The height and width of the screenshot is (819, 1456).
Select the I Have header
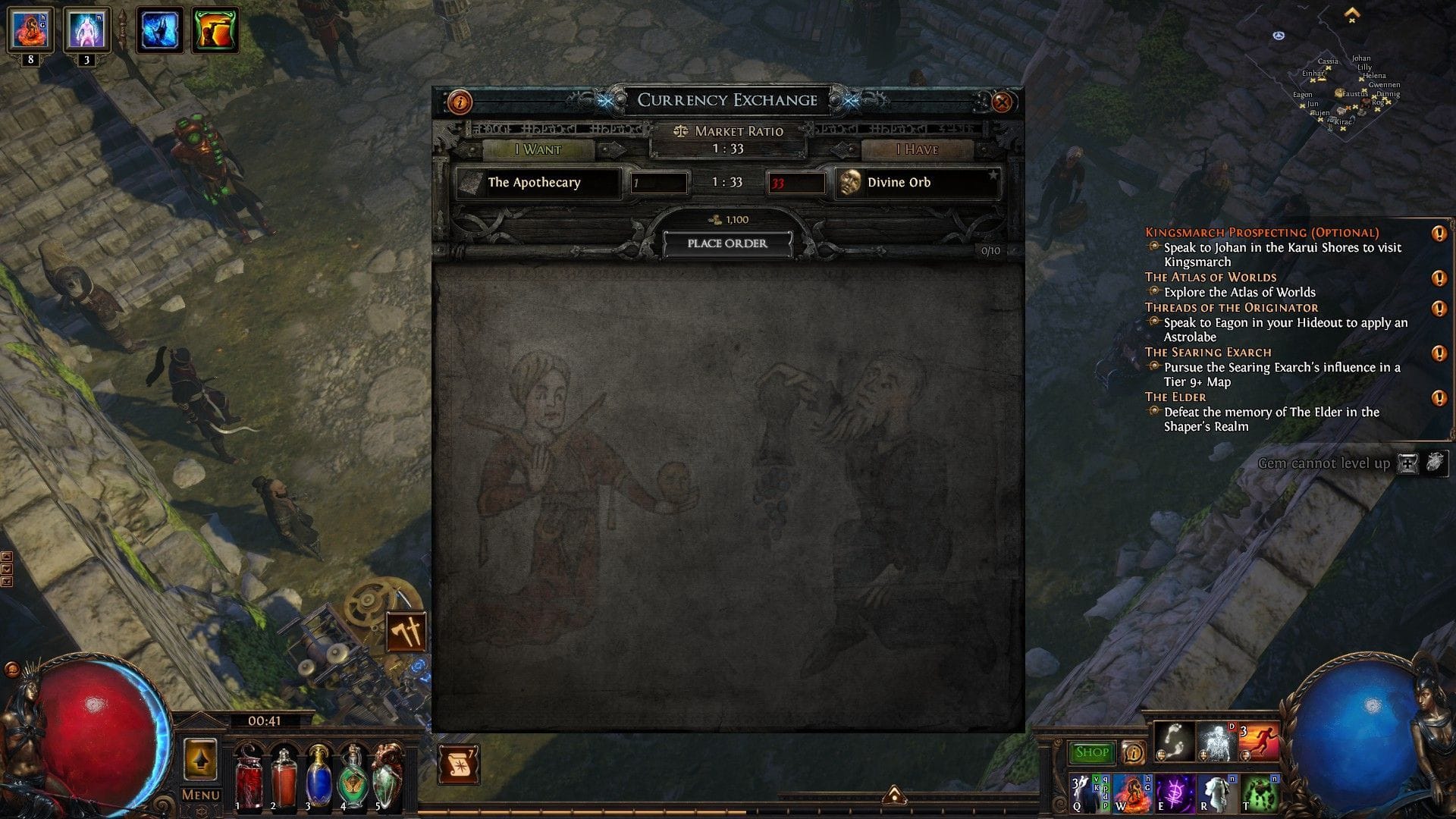[x=917, y=149]
